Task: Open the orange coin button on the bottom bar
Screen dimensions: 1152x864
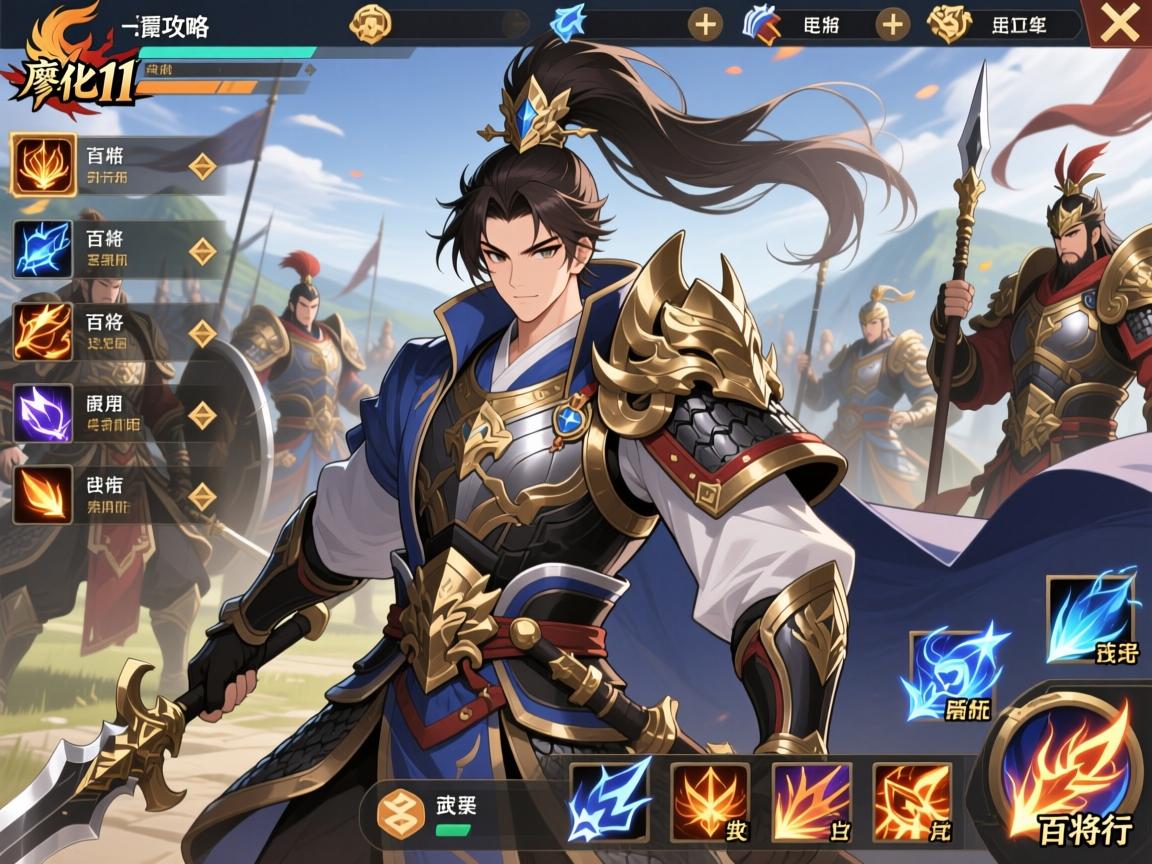Action: click(401, 810)
